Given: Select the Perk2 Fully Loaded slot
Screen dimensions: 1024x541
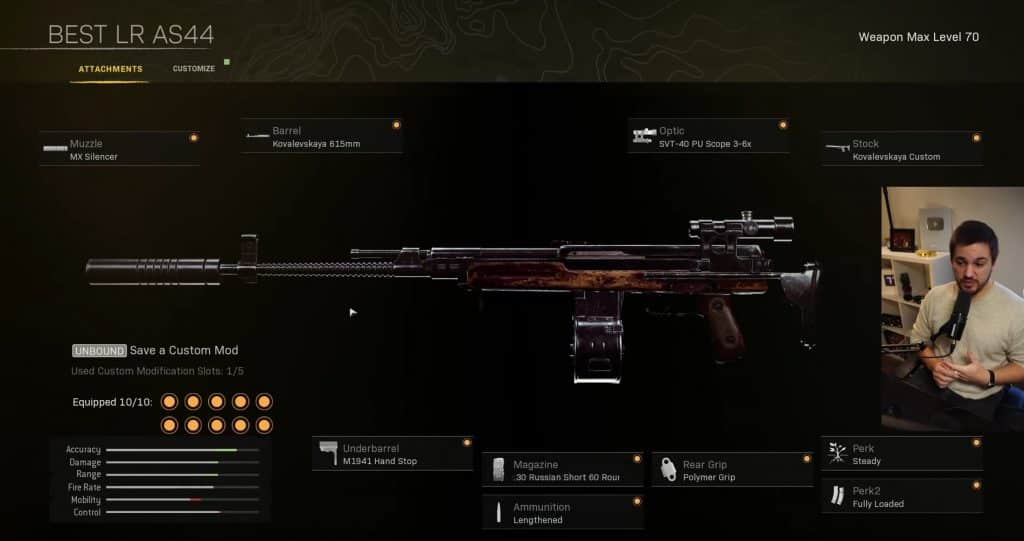Looking at the screenshot, I should click(901, 497).
